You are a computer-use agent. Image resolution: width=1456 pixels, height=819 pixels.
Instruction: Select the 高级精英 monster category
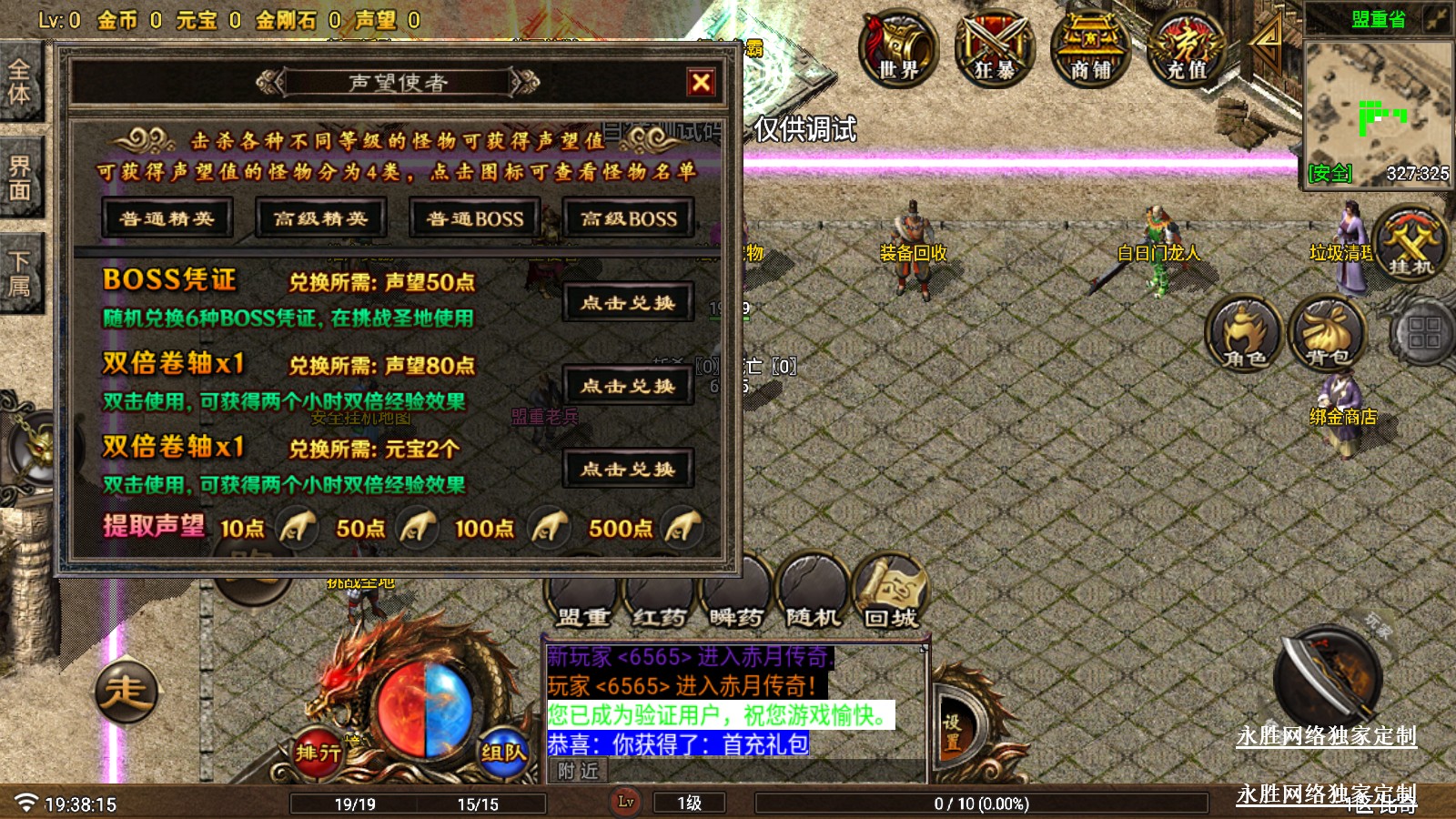click(320, 218)
